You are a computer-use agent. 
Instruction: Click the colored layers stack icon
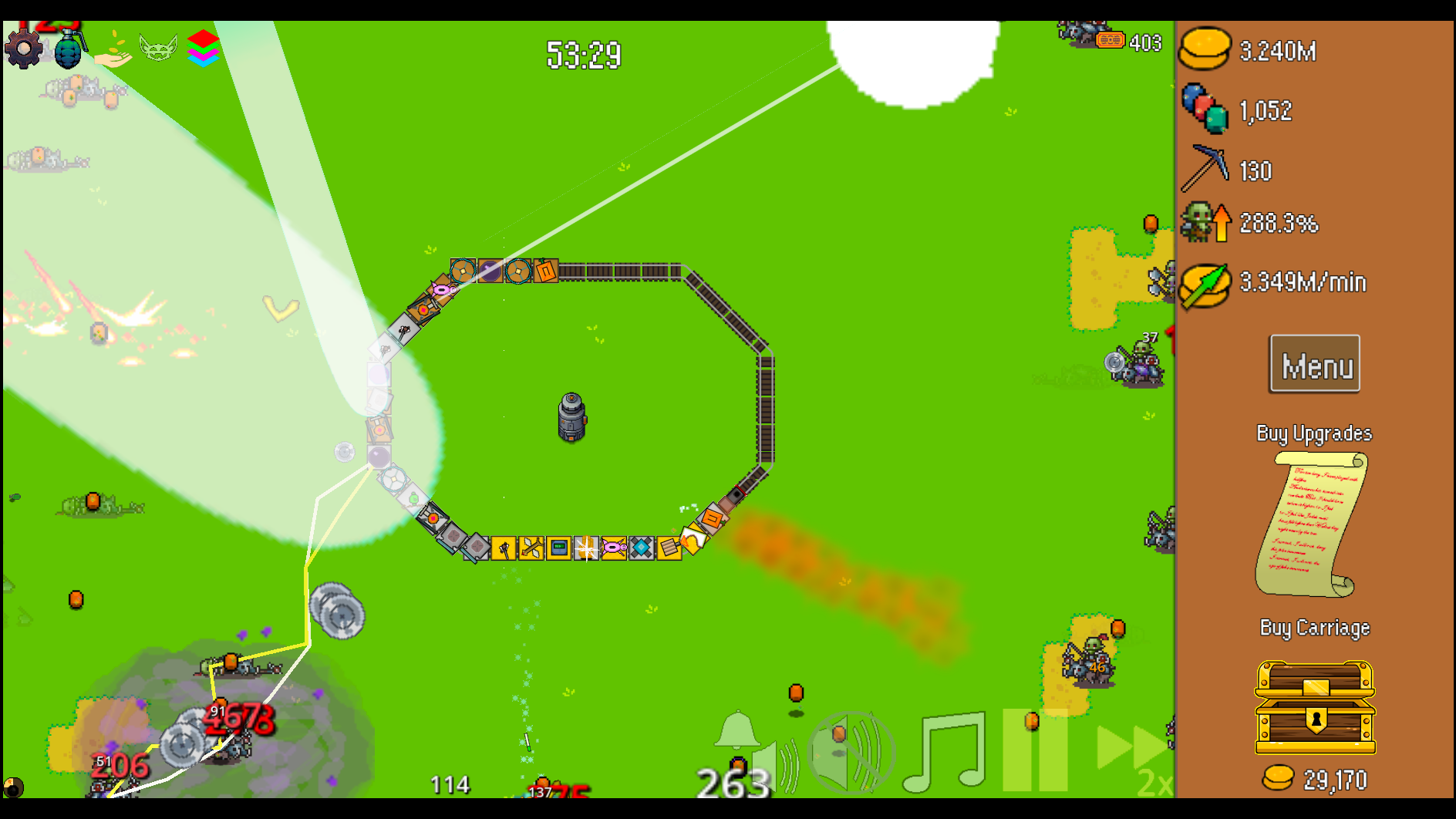[x=202, y=48]
